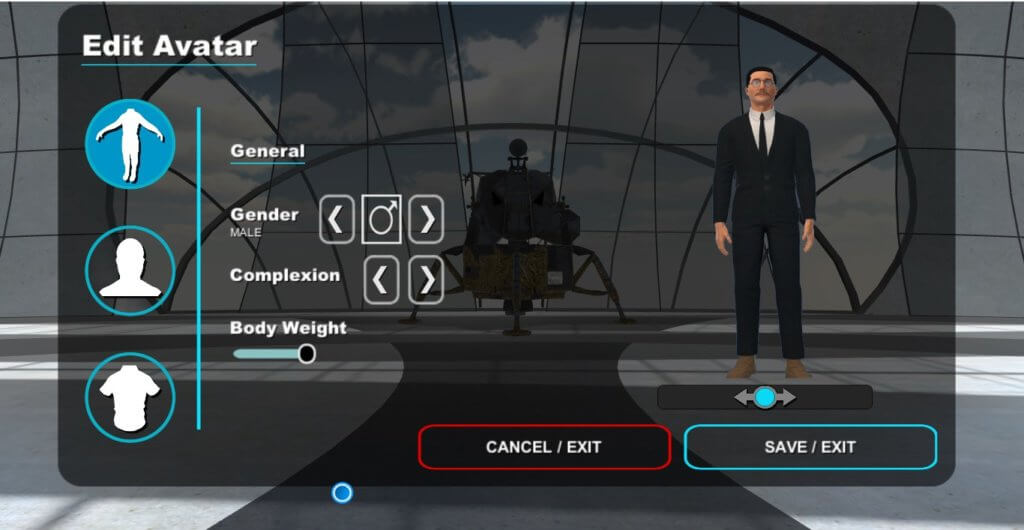Click the male gender symbol box
1024x530 pixels.
381,220
